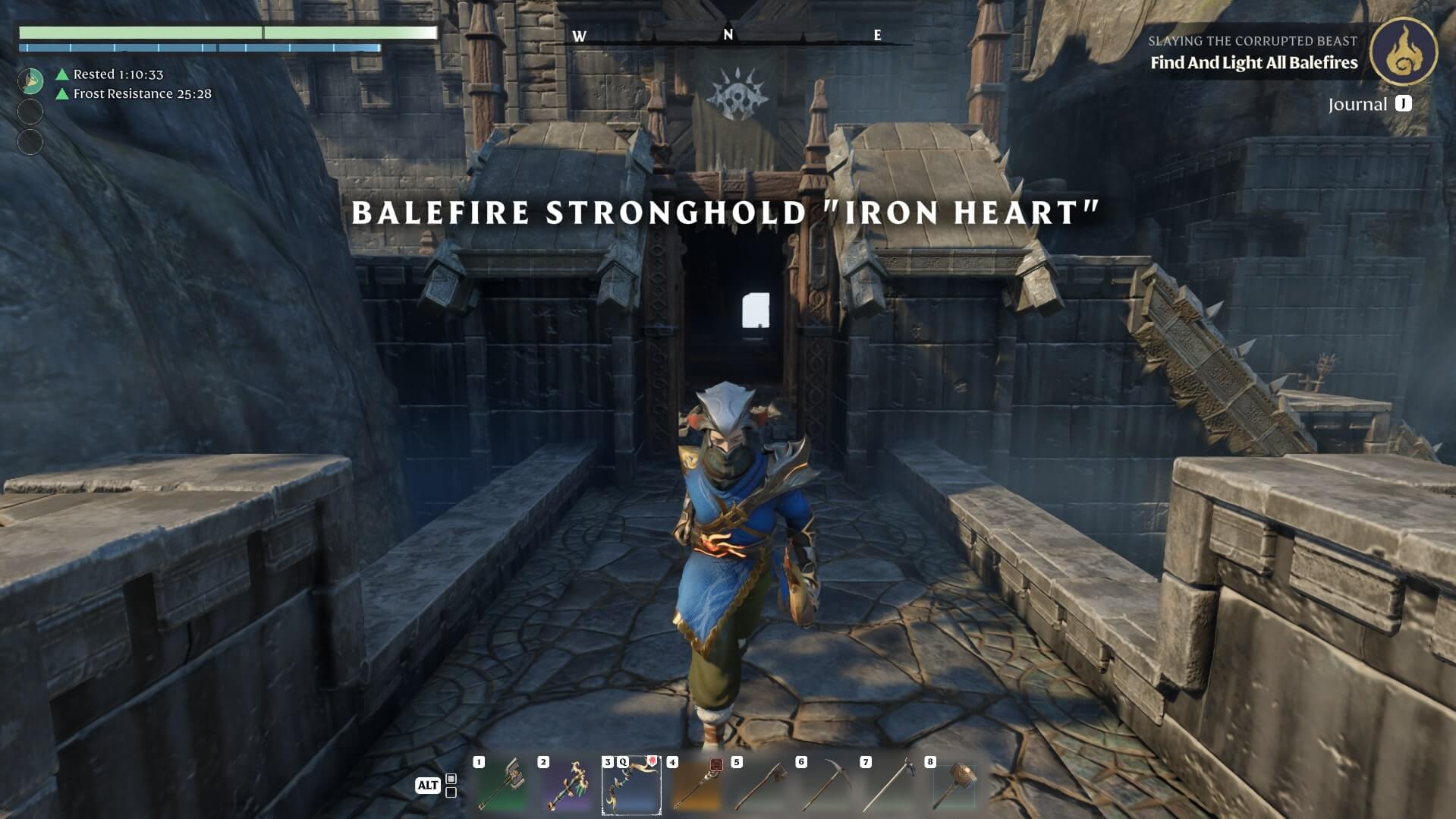Select the wand in hotbar slot 4
The height and width of the screenshot is (819, 1456).
[696, 786]
